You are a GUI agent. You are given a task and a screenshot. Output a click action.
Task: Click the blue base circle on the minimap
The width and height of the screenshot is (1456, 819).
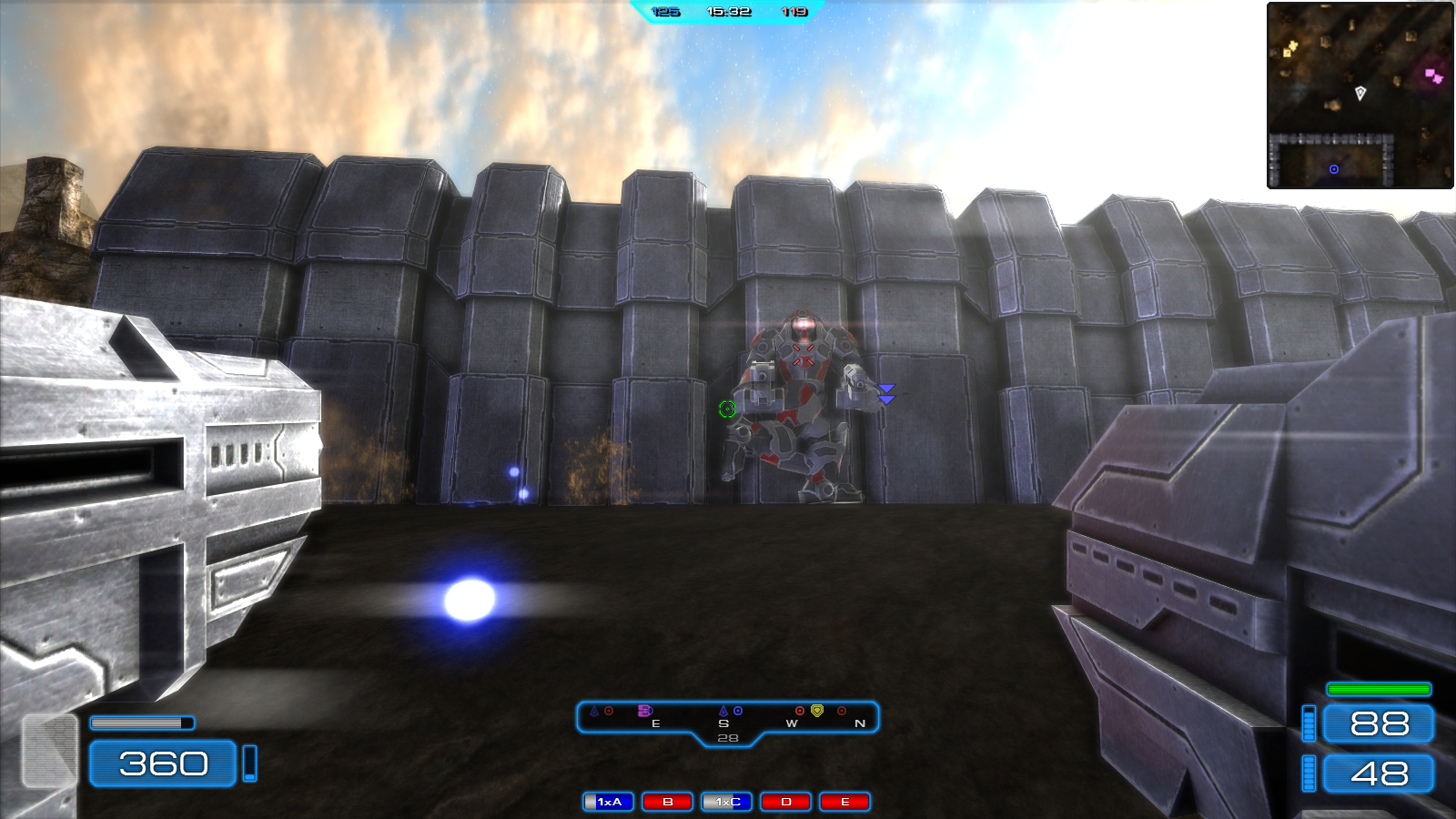1334,169
